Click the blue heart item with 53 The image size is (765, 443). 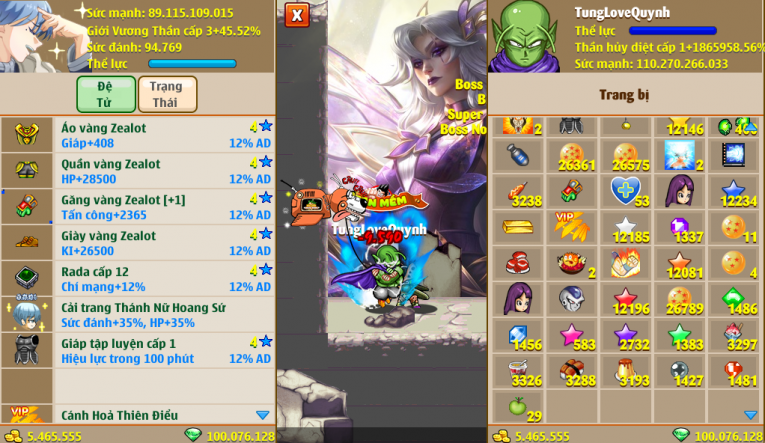[627, 191]
